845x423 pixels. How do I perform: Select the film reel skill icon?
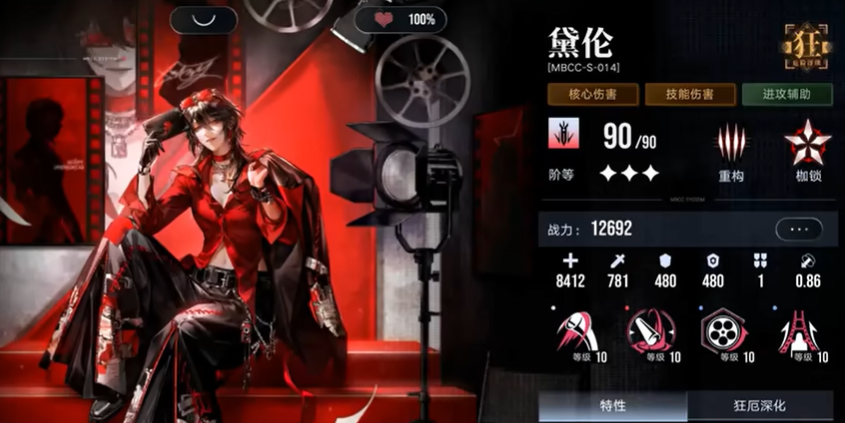click(719, 331)
